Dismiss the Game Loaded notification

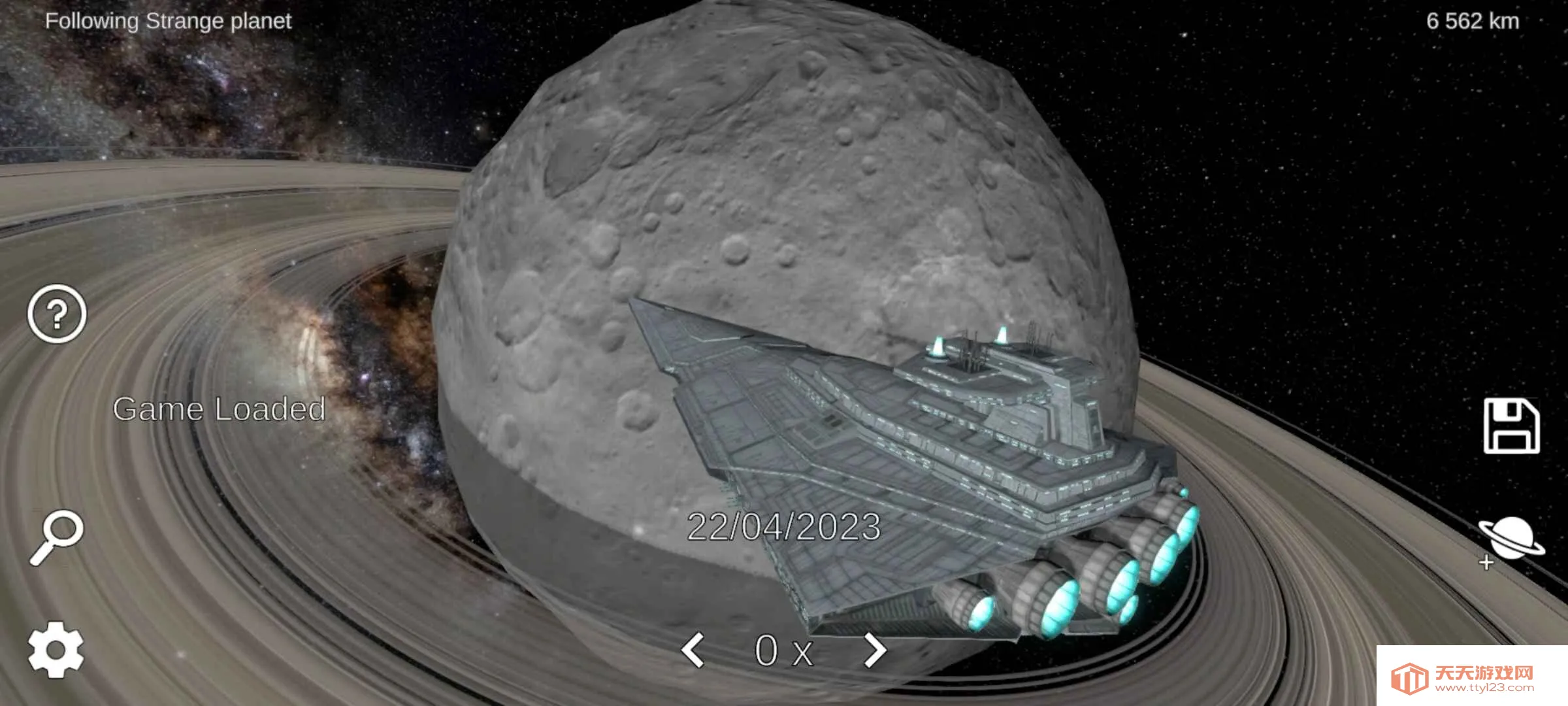[x=218, y=410]
